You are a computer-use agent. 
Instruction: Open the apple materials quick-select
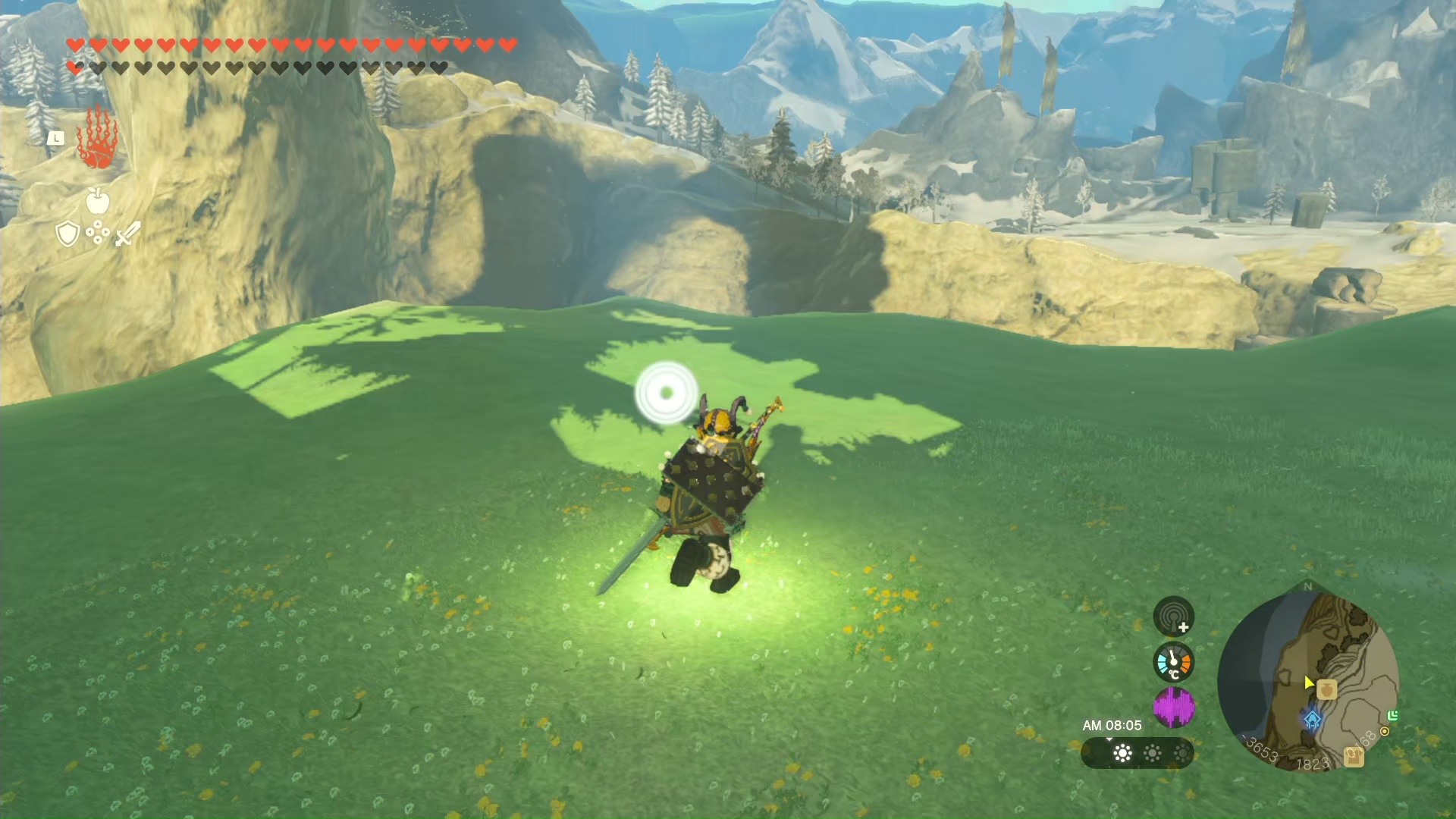98,201
